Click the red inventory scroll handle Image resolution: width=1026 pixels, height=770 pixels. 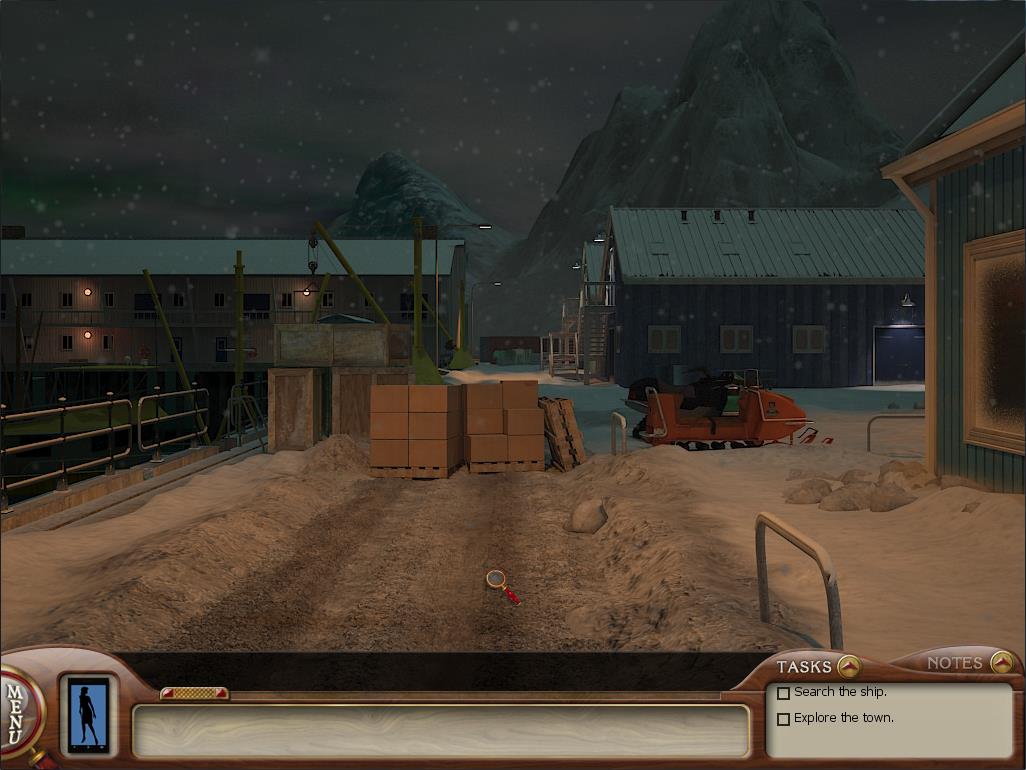coord(194,693)
